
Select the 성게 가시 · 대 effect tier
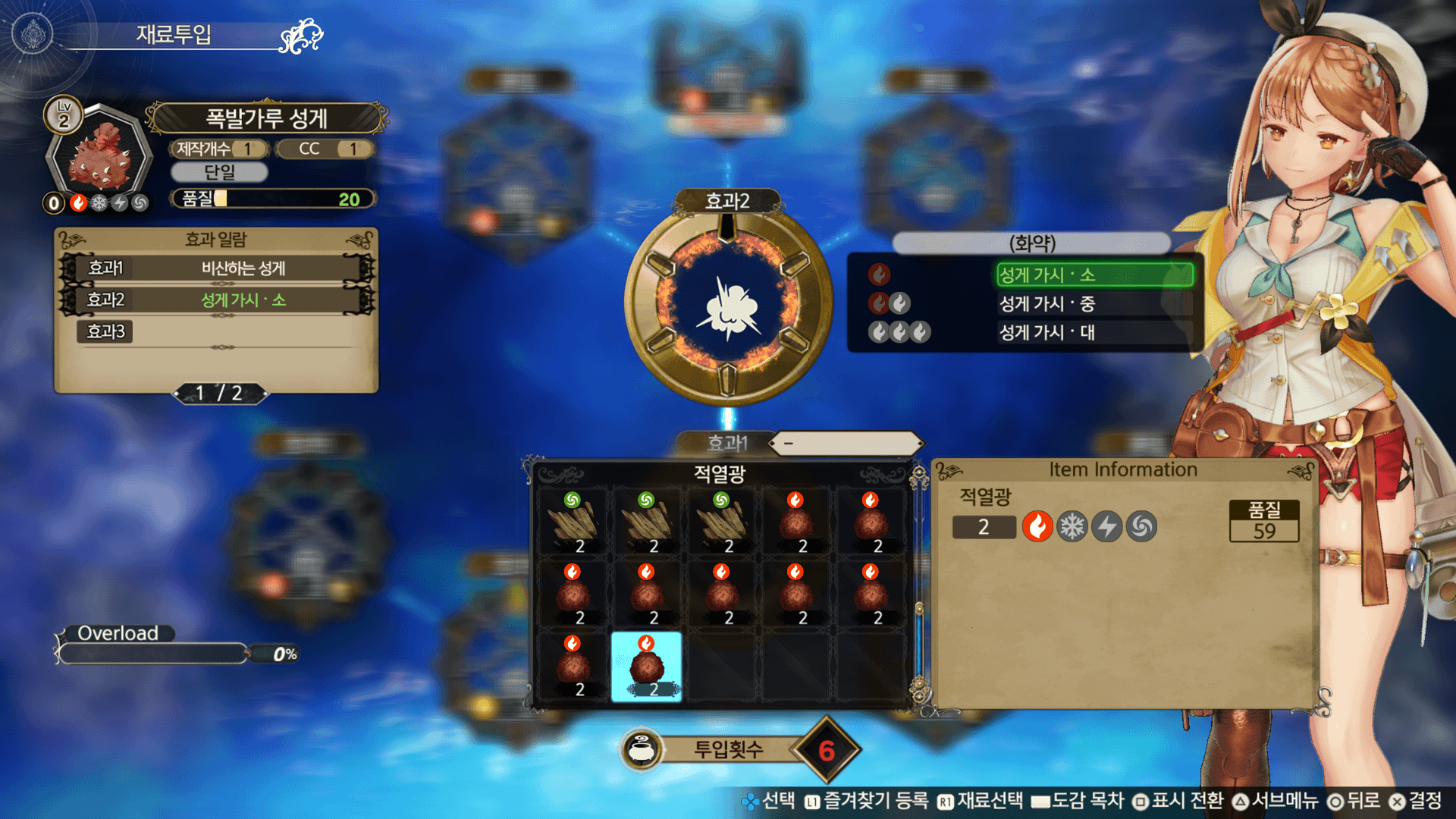tap(1094, 332)
